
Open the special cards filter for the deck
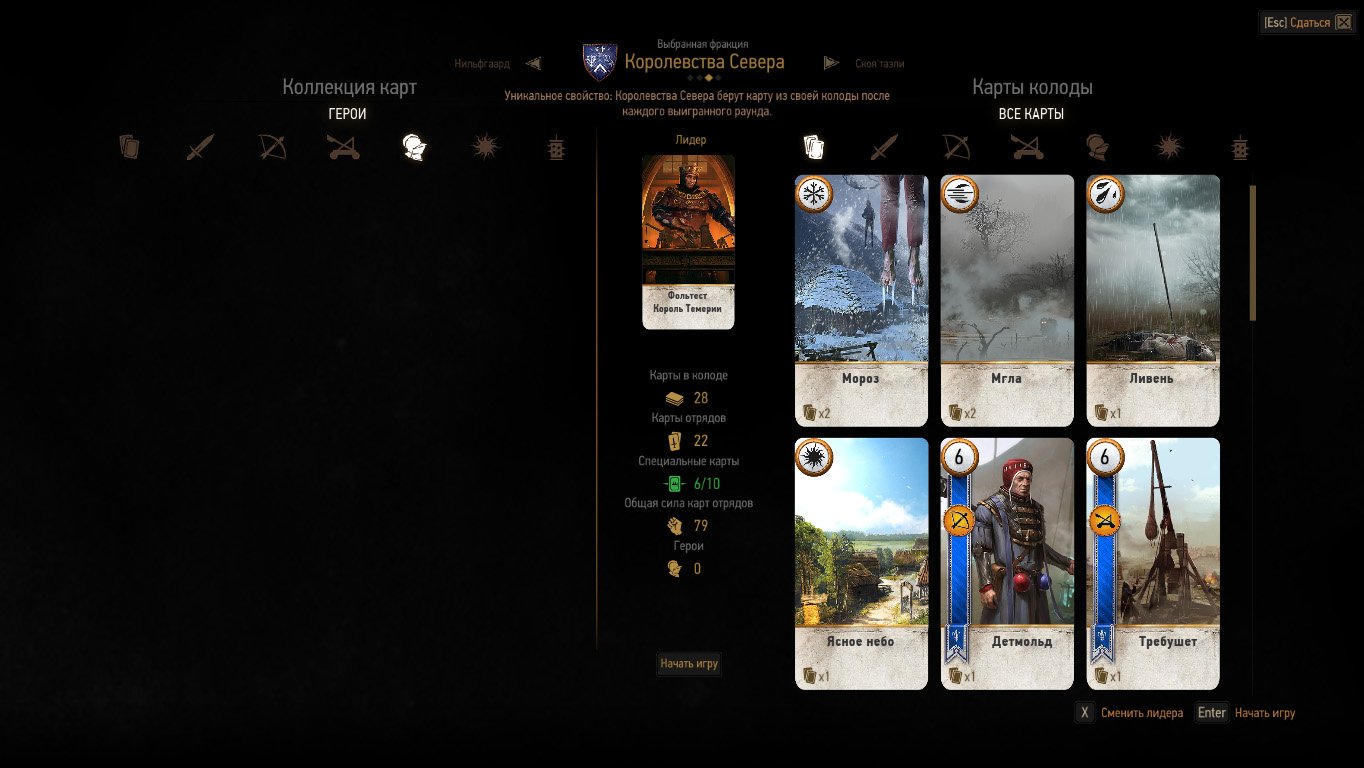click(1239, 146)
